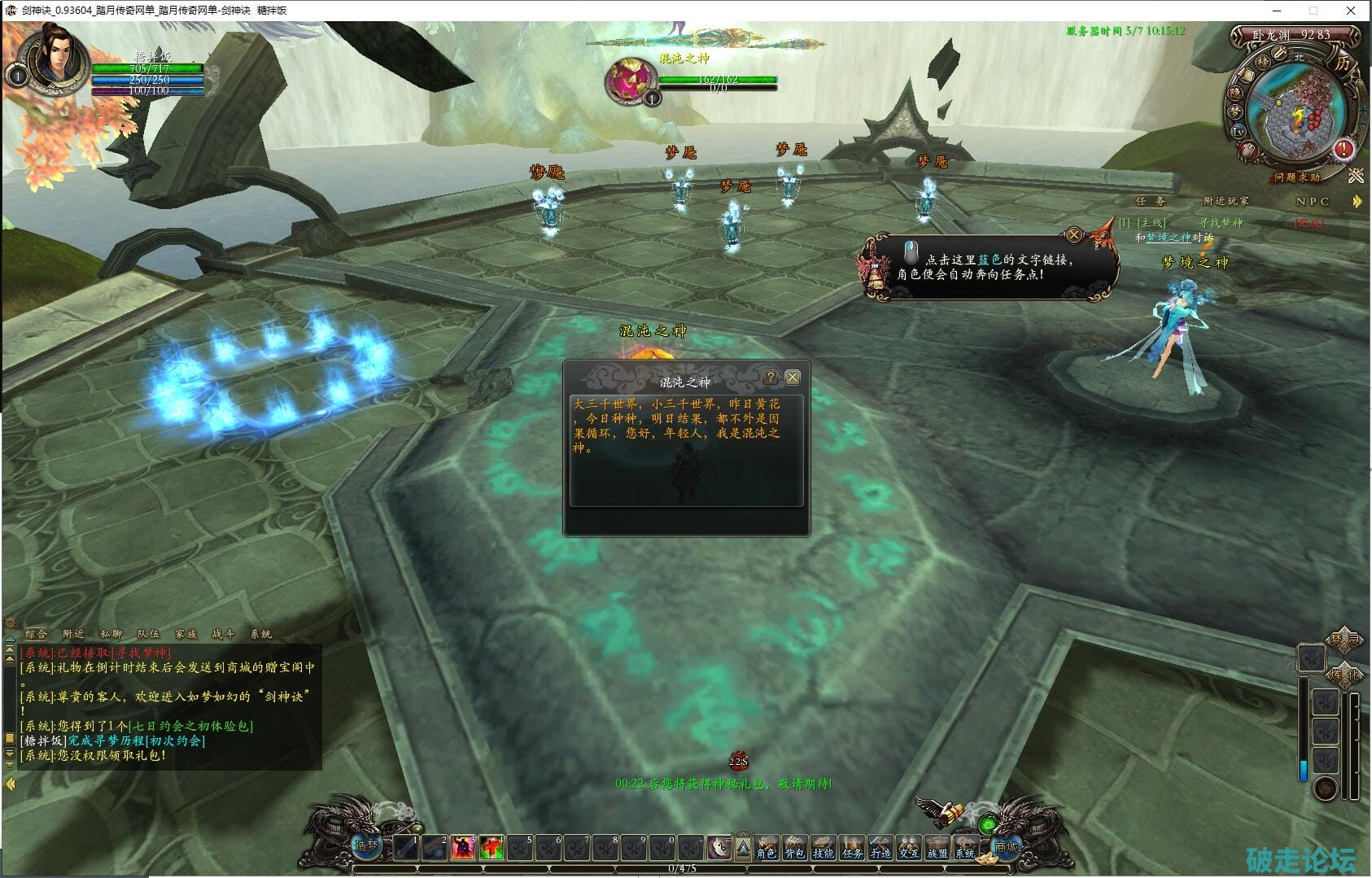
Task: Open the 背包 bag inventory
Action: coord(794,848)
